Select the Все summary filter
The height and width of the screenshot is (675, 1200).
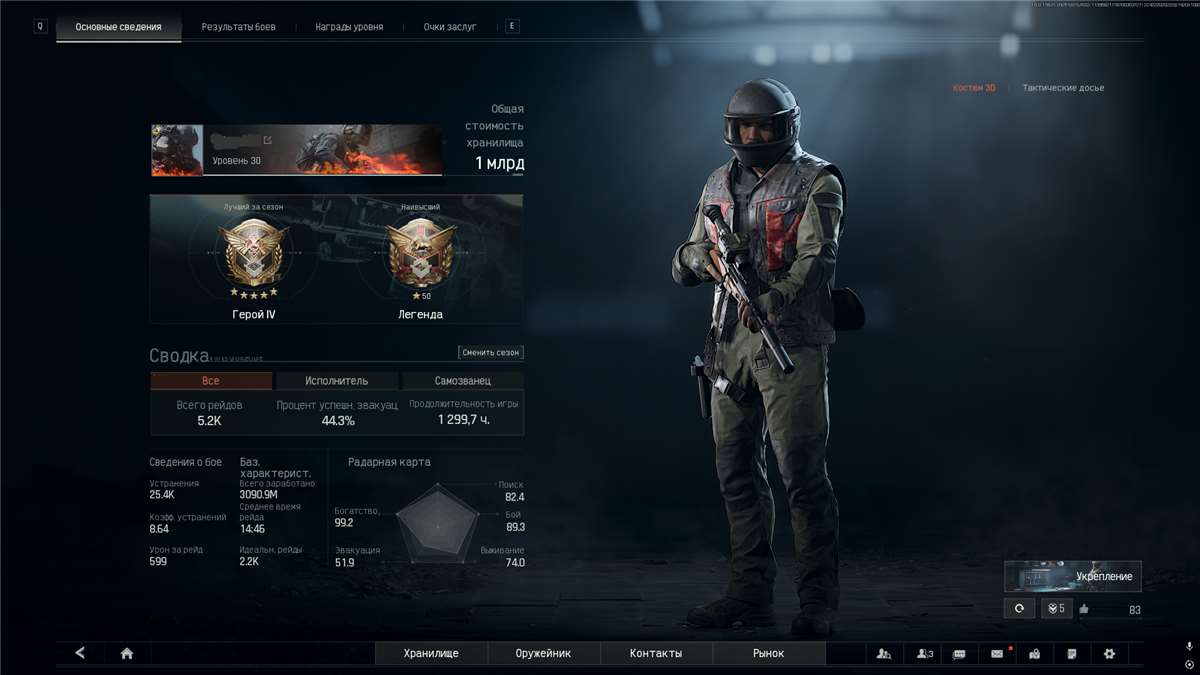coord(211,381)
